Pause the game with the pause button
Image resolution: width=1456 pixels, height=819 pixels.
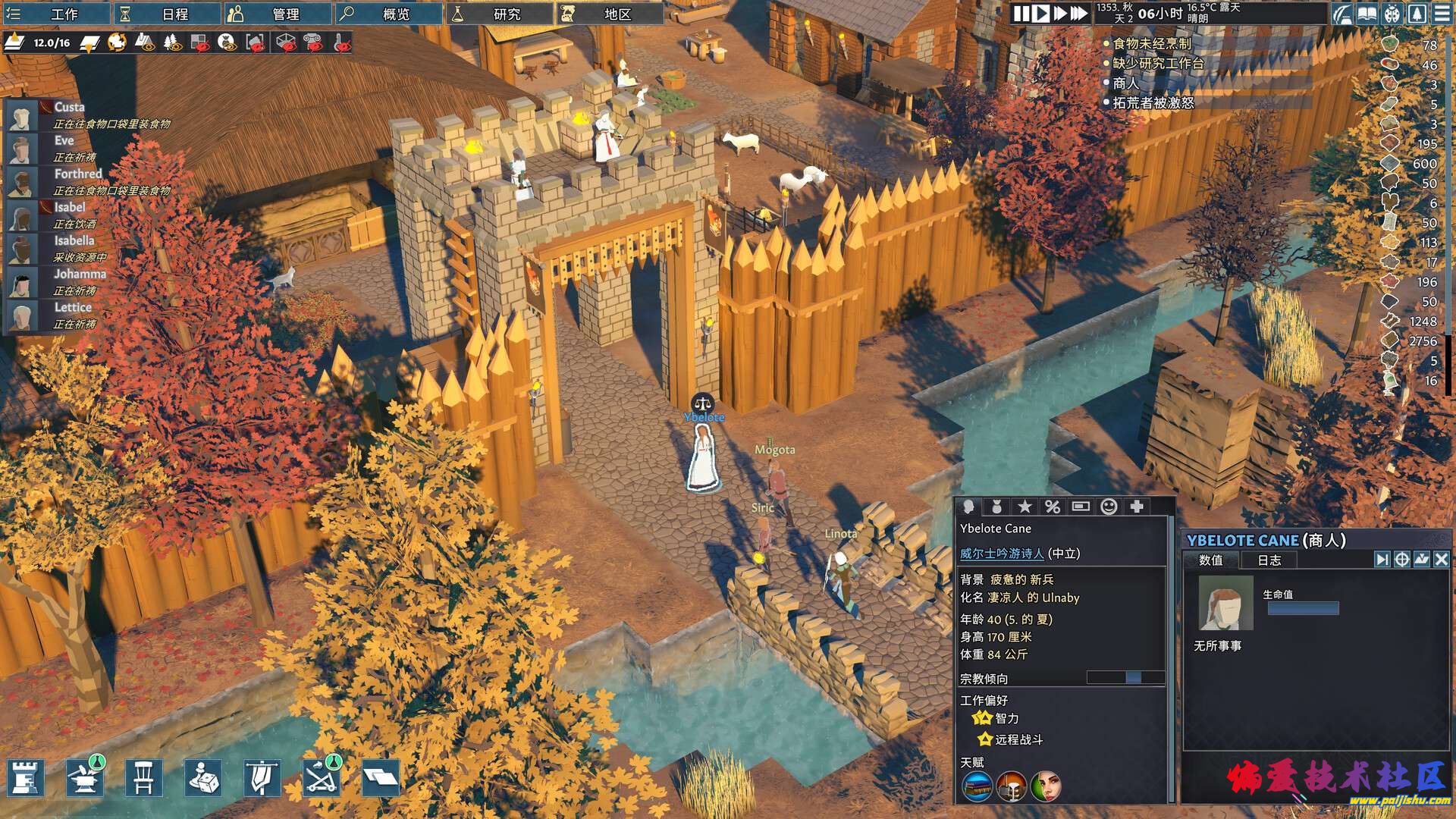(x=1021, y=14)
